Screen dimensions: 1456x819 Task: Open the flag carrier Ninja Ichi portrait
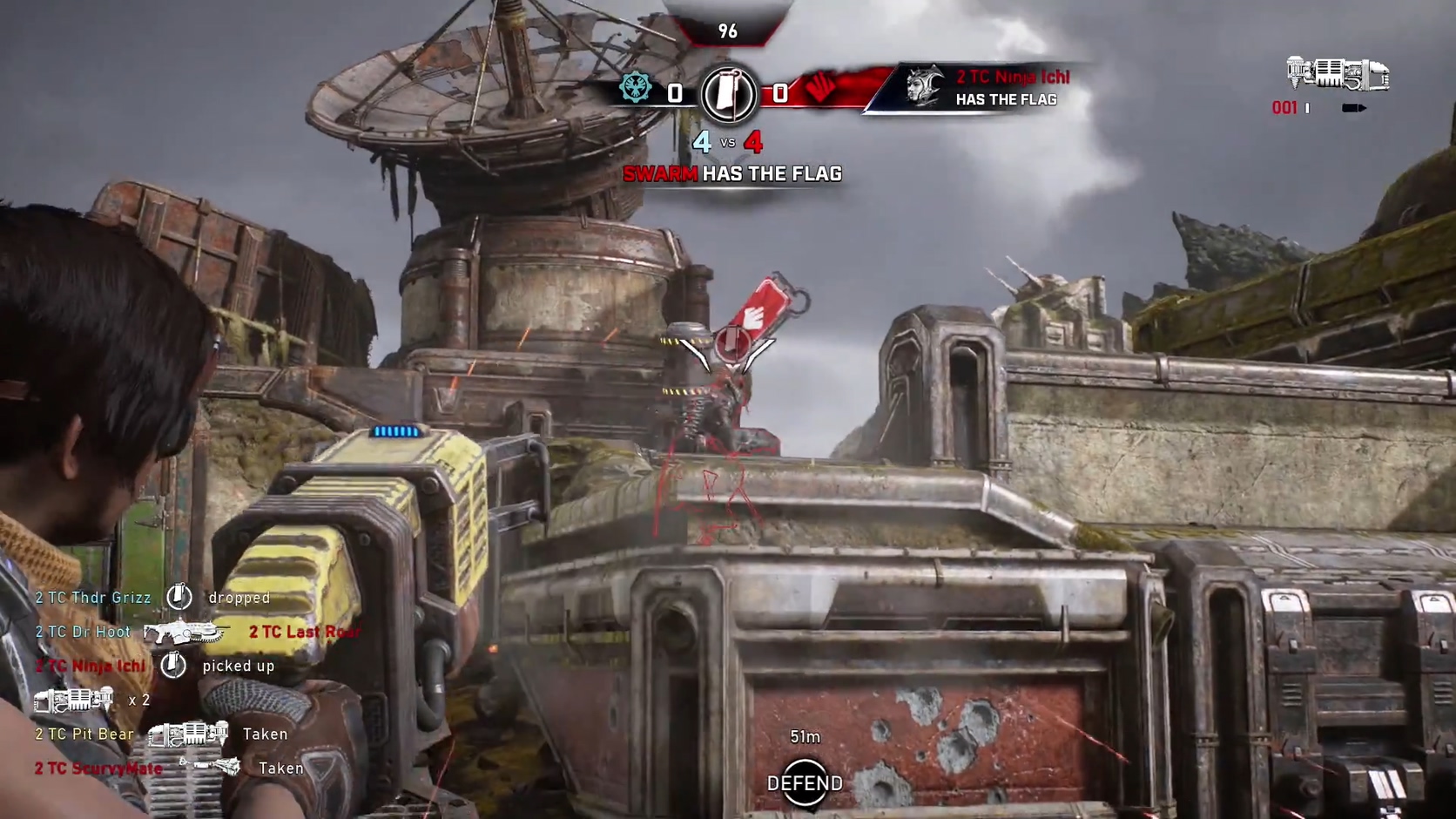click(925, 87)
